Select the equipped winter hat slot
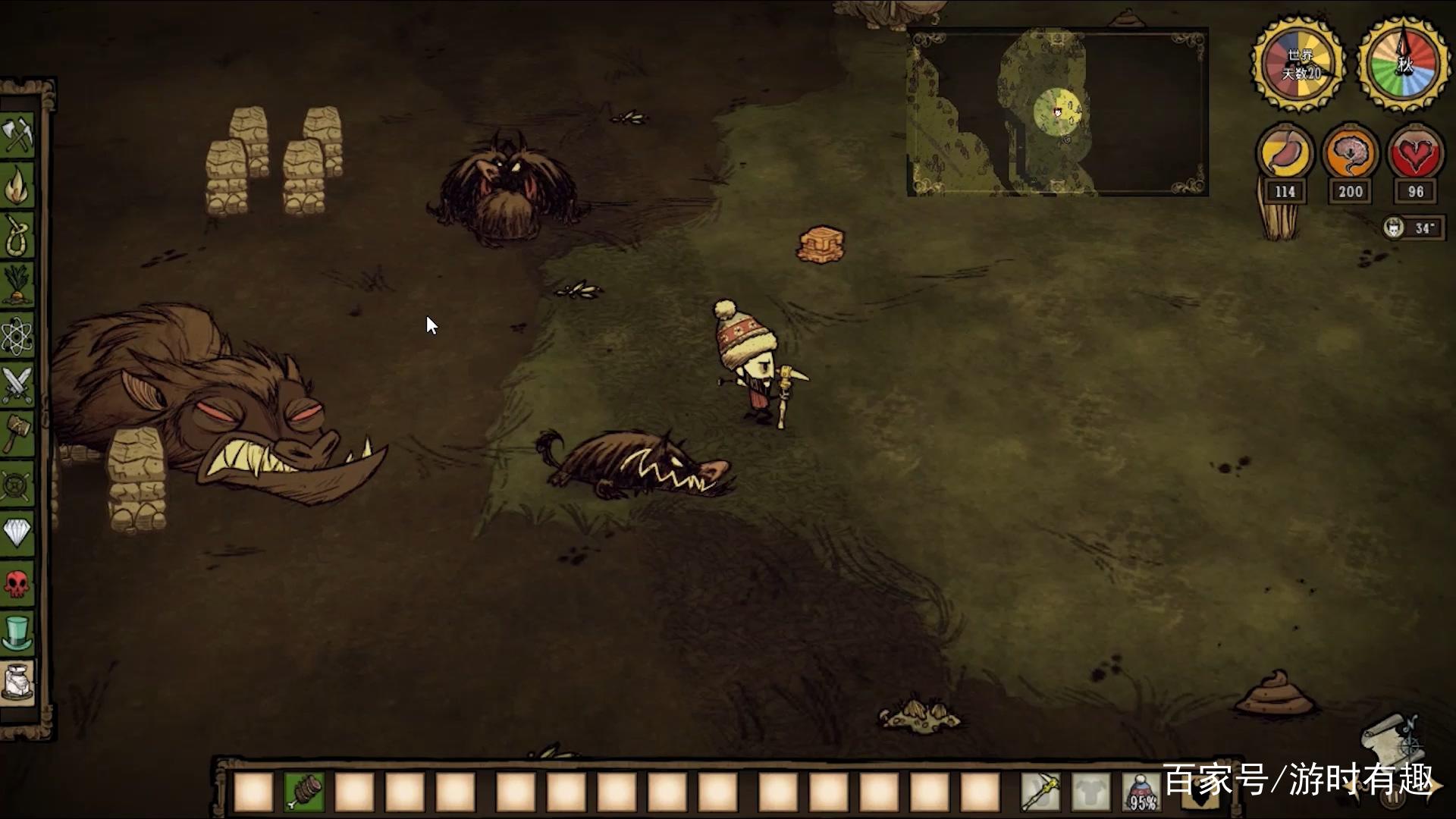Viewport: 1456px width, 819px height. click(1141, 792)
